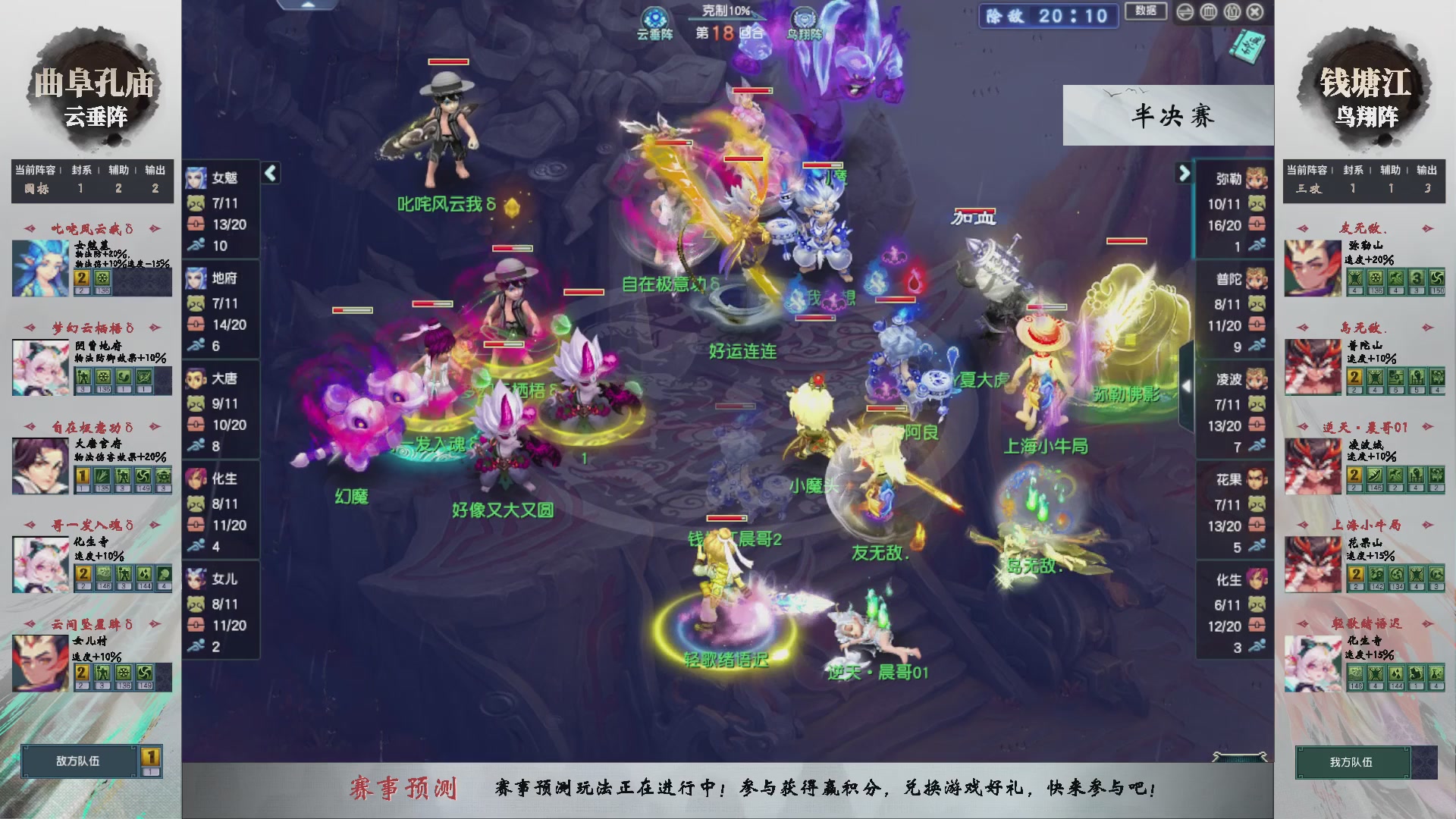Collapse the left roster with the arrow tab
Image resolution: width=1456 pixels, height=819 pixels.
click(x=269, y=173)
